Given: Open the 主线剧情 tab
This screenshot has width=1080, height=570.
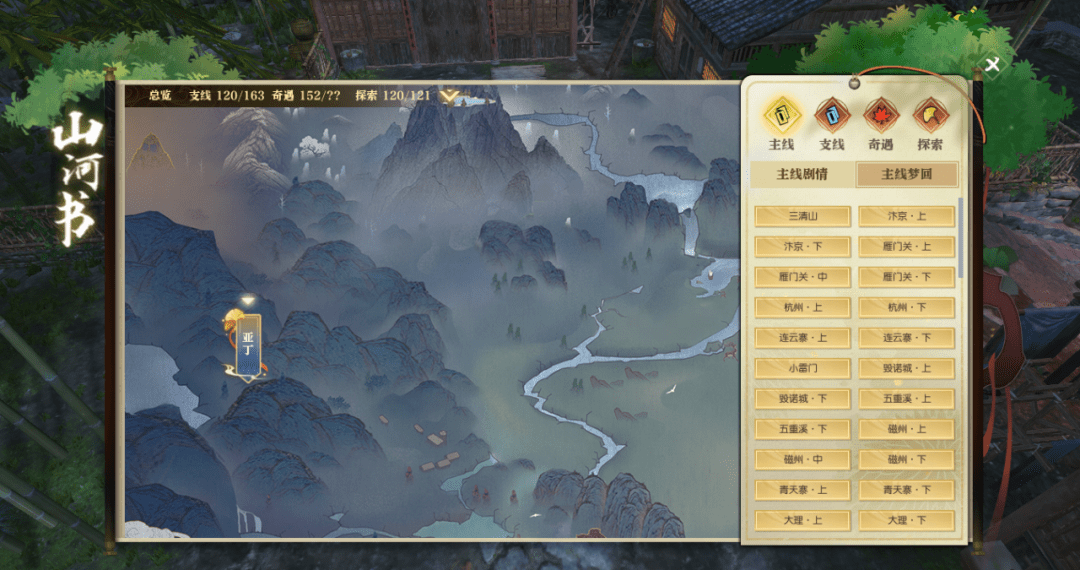Looking at the screenshot, I should click(x=802, y=174).
